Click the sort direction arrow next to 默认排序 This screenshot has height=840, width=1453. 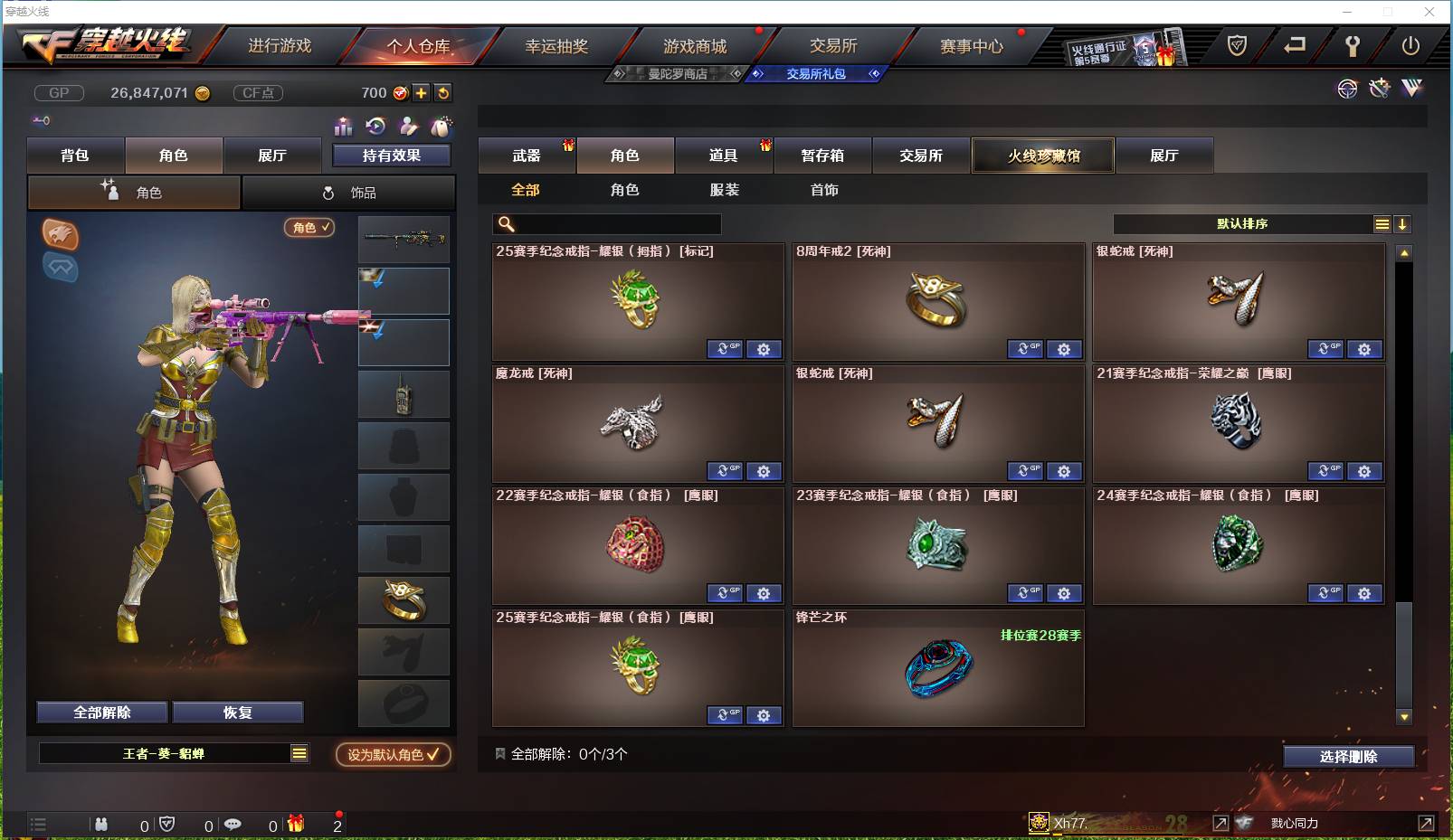(x=1402, y=223)
